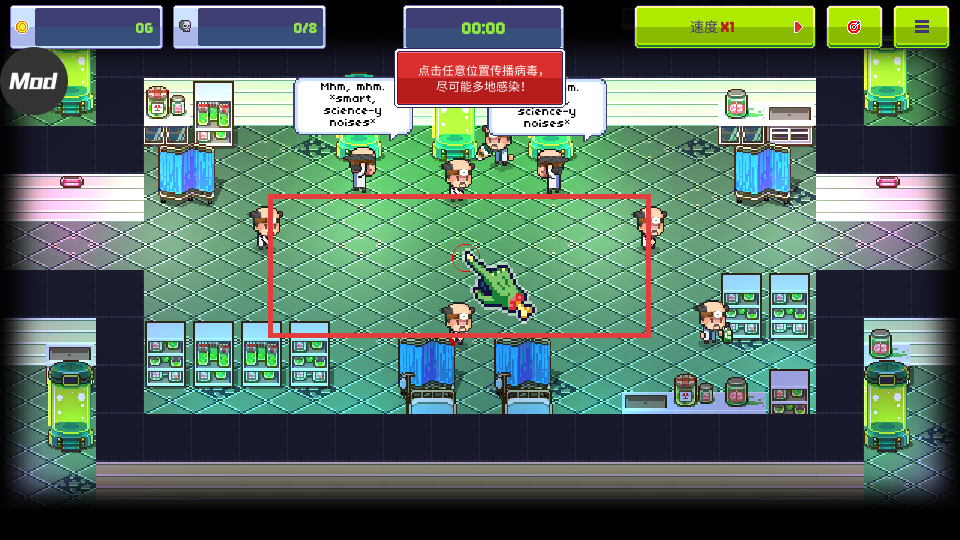Tap the round Mod overlay button
This screenshot has width=960, height=540.
[x=33, y=81]
